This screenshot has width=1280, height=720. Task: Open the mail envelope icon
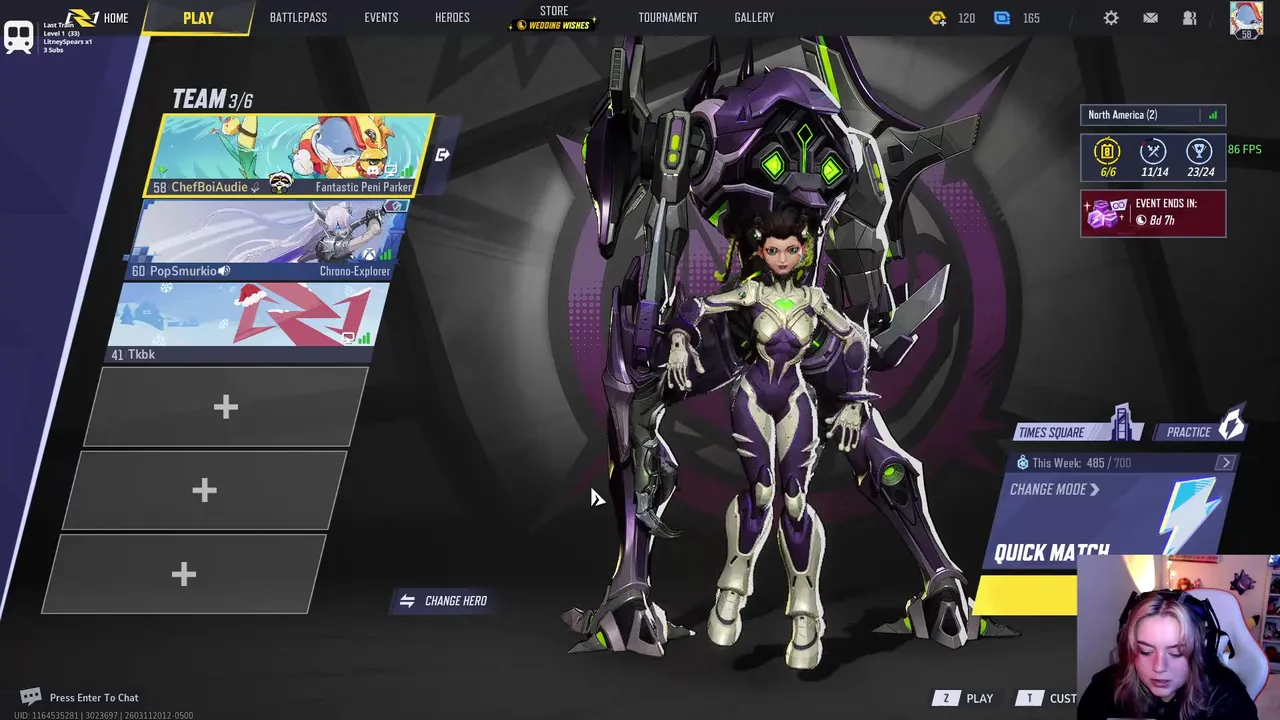tap(1150, 18)
